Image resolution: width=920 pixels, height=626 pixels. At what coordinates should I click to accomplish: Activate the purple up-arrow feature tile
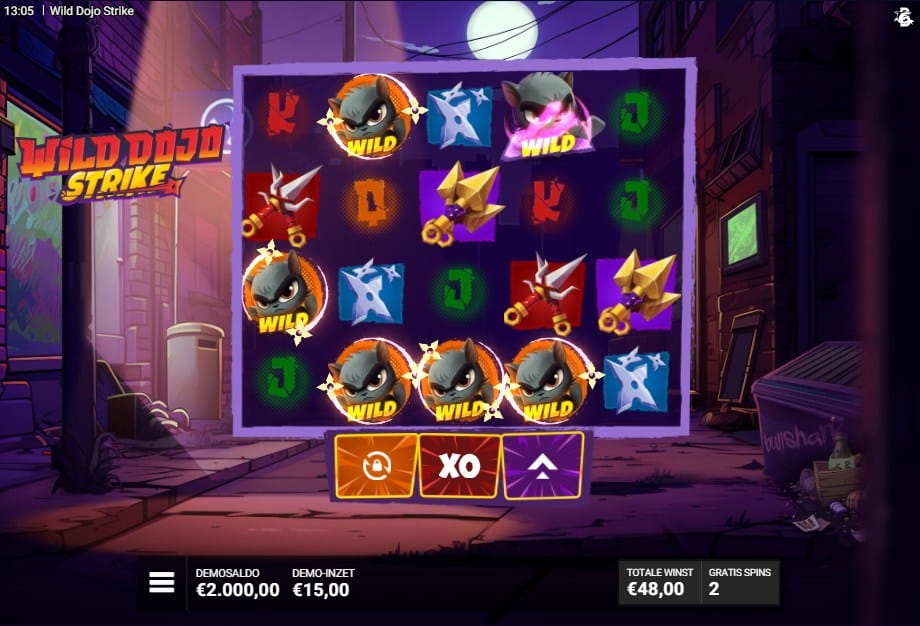click(x=543, y=465)
